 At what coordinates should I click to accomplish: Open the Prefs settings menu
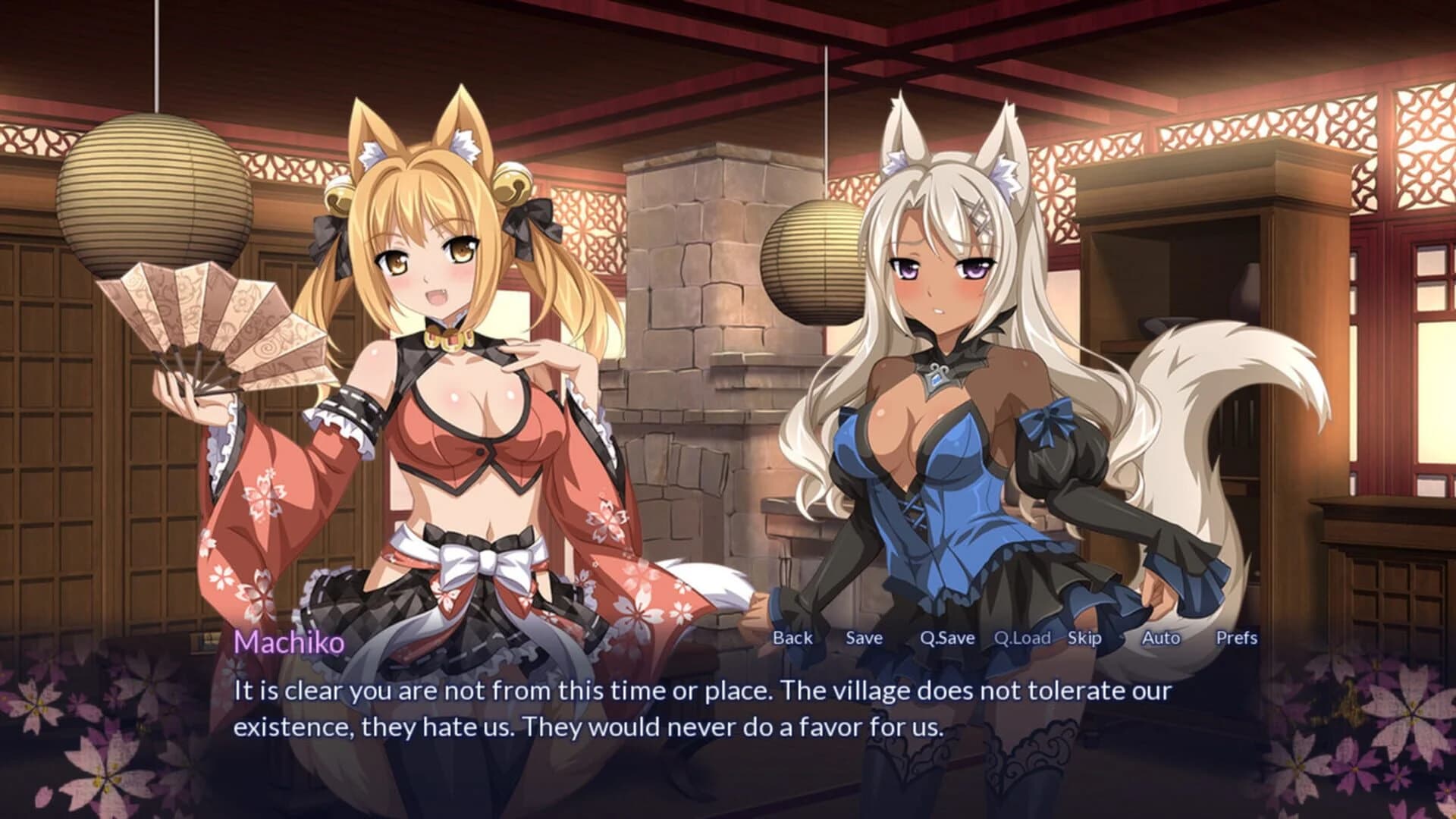tap(1238, 638)
